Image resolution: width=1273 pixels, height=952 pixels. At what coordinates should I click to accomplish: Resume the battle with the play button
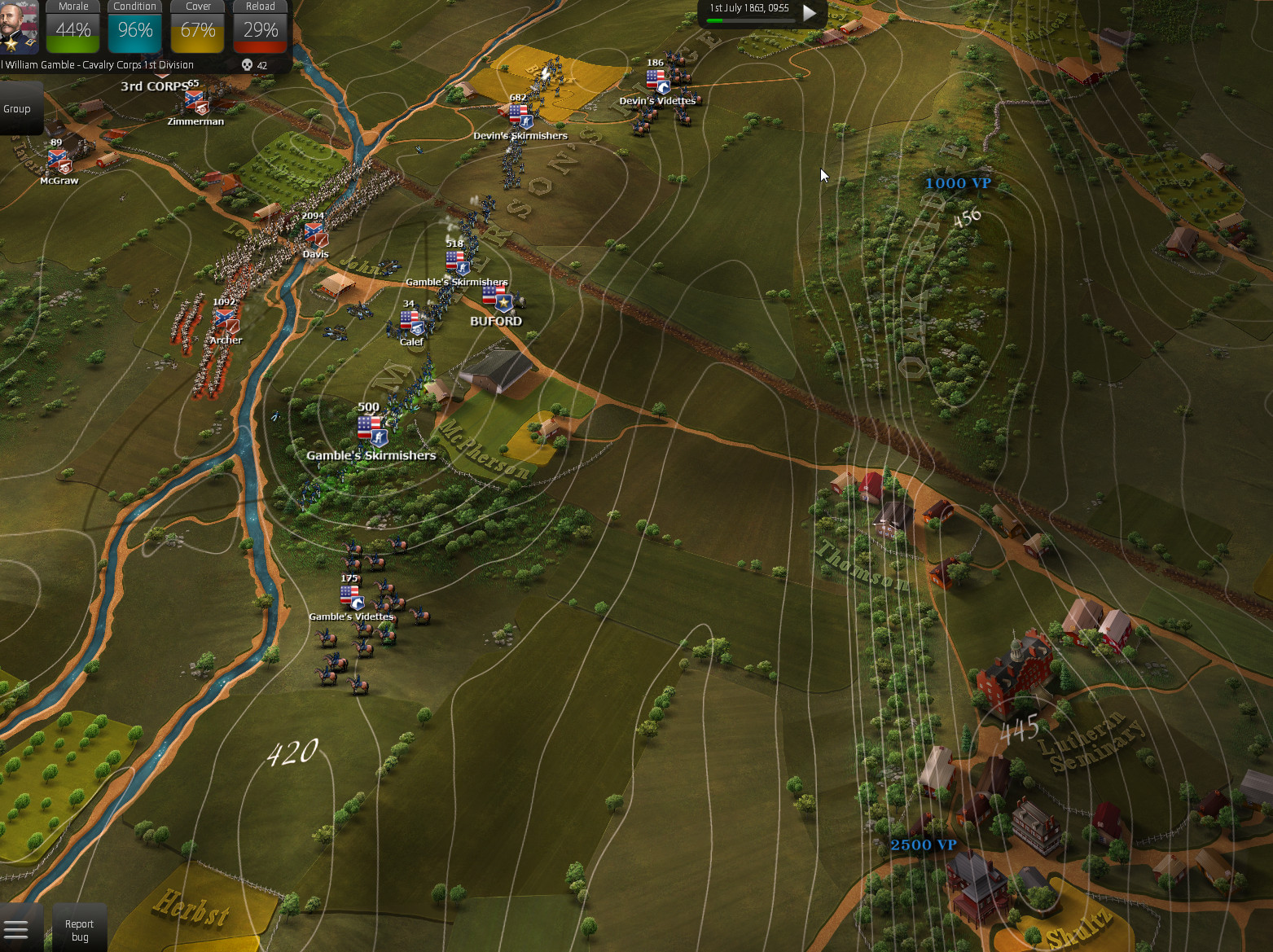(810, 13)
